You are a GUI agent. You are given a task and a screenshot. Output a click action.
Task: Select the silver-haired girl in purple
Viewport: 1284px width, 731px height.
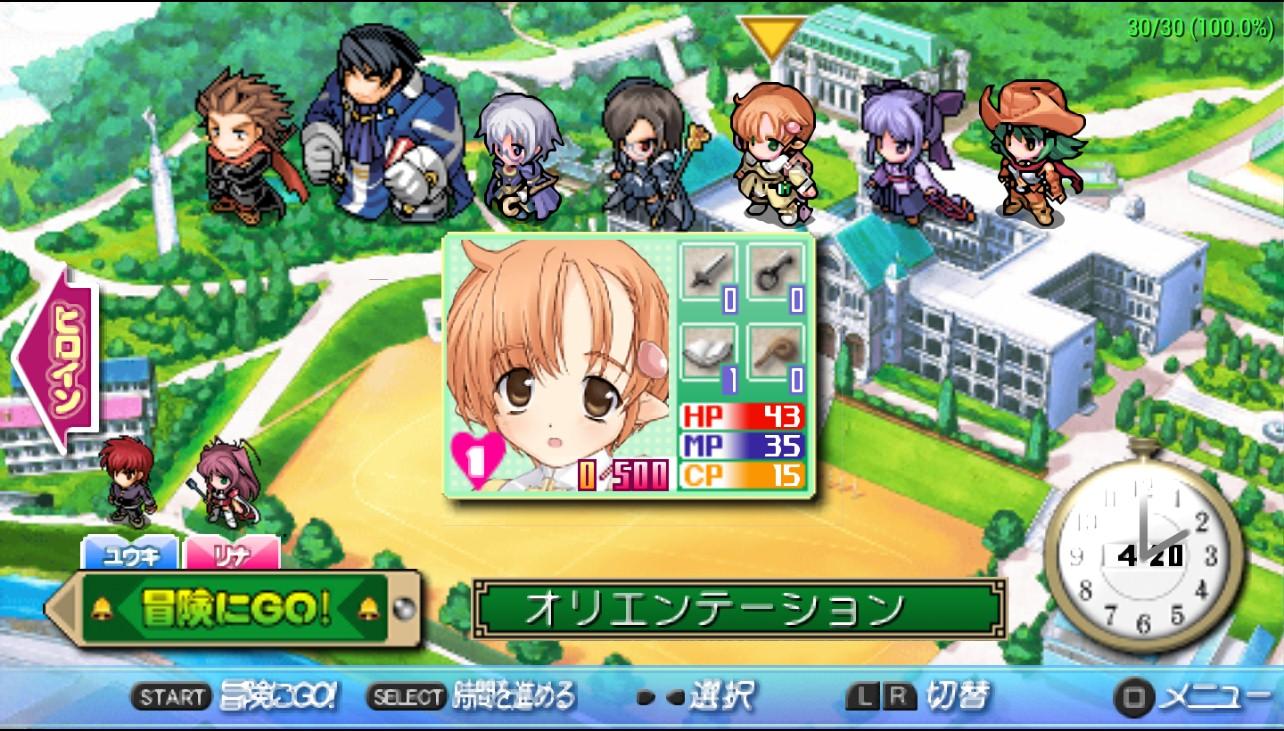click(x=517, y=157)
